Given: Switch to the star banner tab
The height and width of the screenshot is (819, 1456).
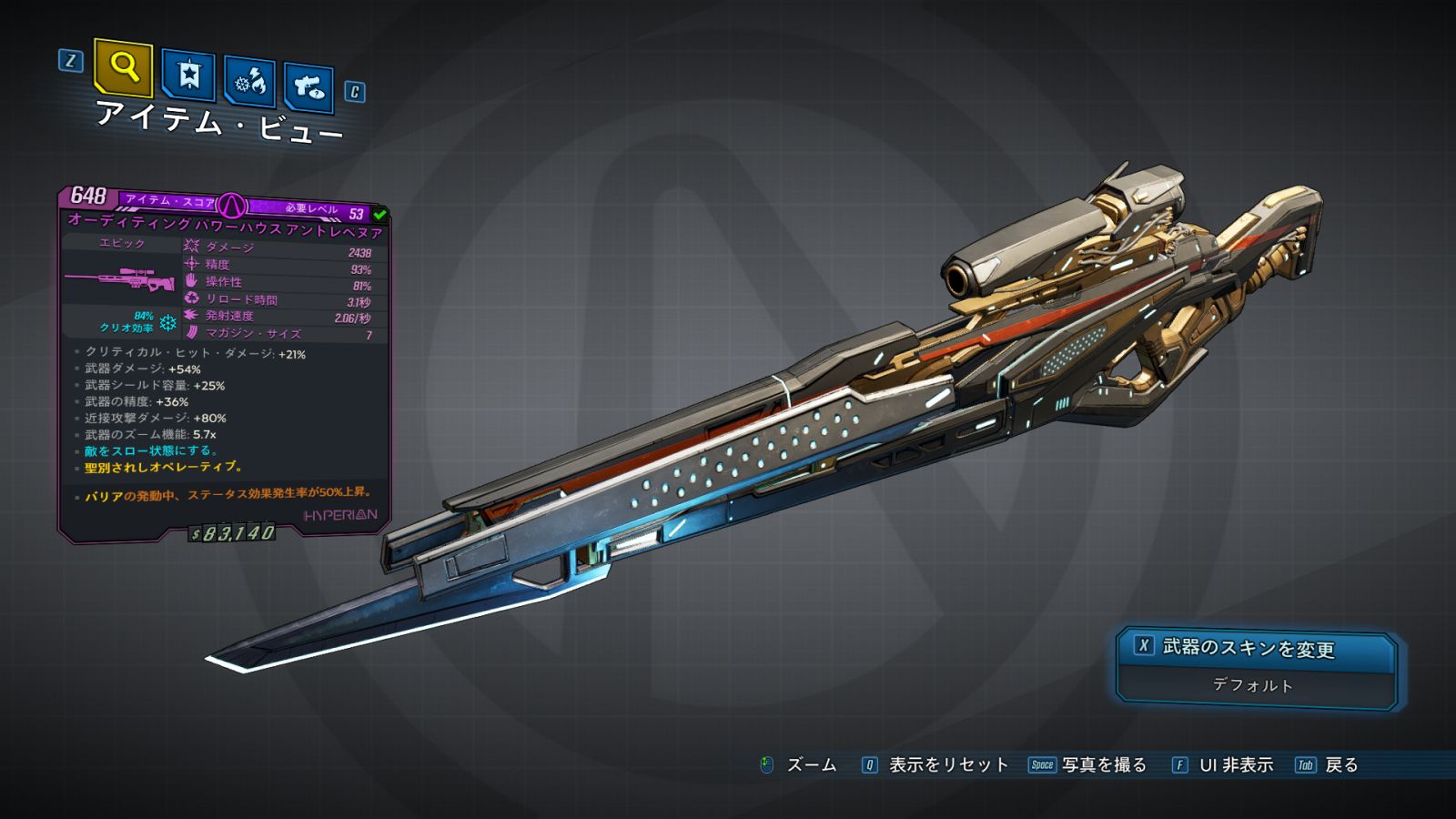Looking at the screenshot, I should (188, 75).
